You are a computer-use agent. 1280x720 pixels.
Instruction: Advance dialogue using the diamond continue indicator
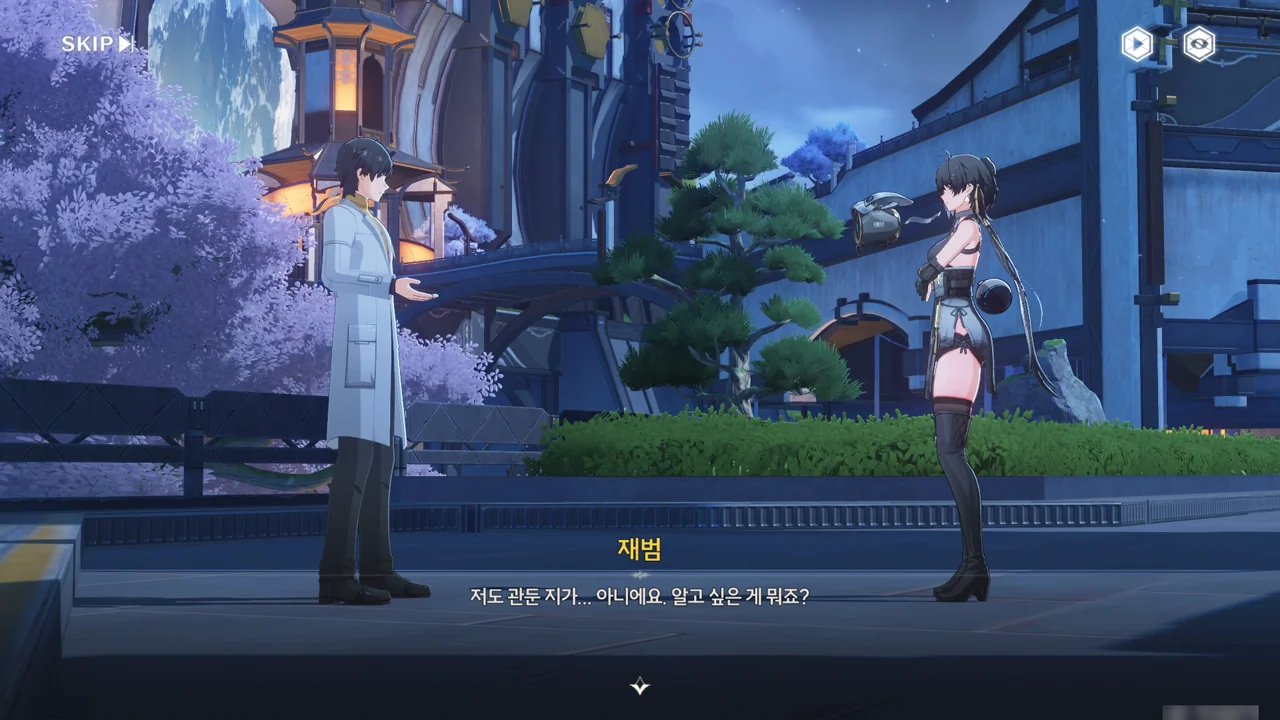640,686
